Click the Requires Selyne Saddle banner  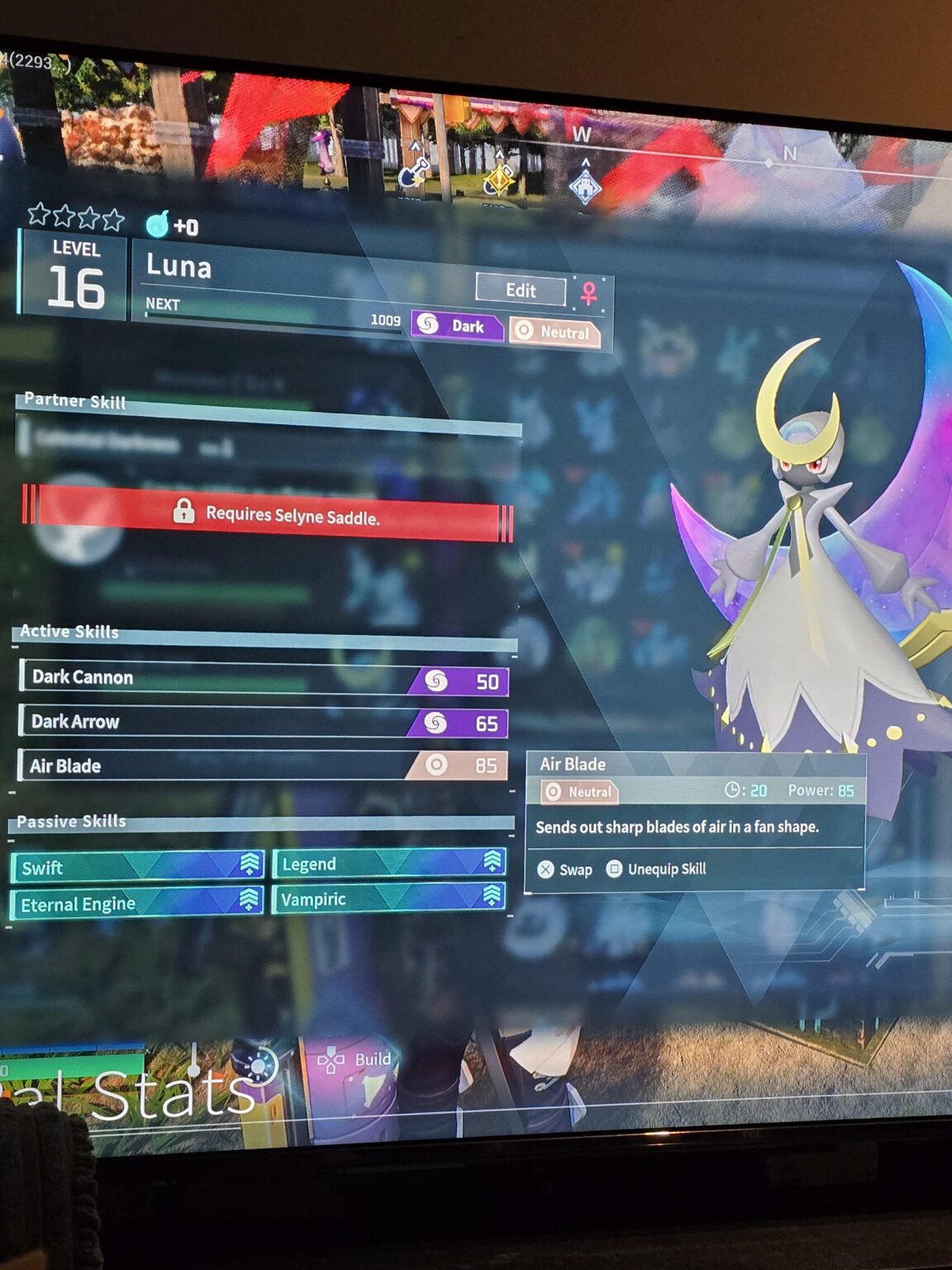[269, 514]
